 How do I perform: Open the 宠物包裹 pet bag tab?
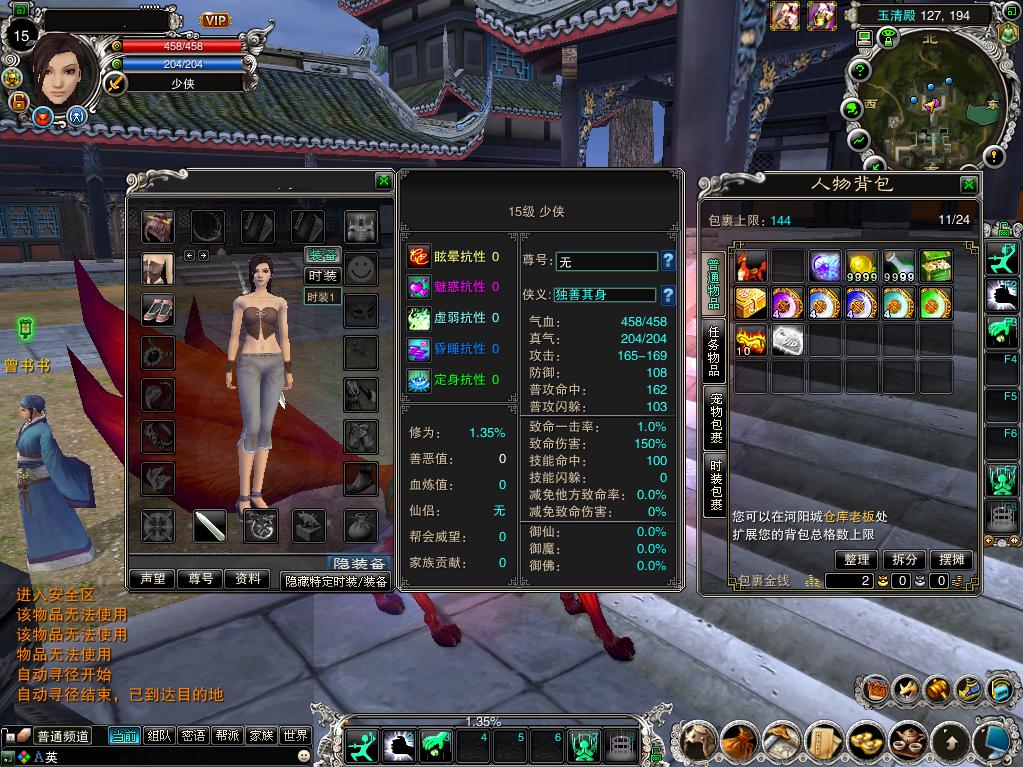715,418
